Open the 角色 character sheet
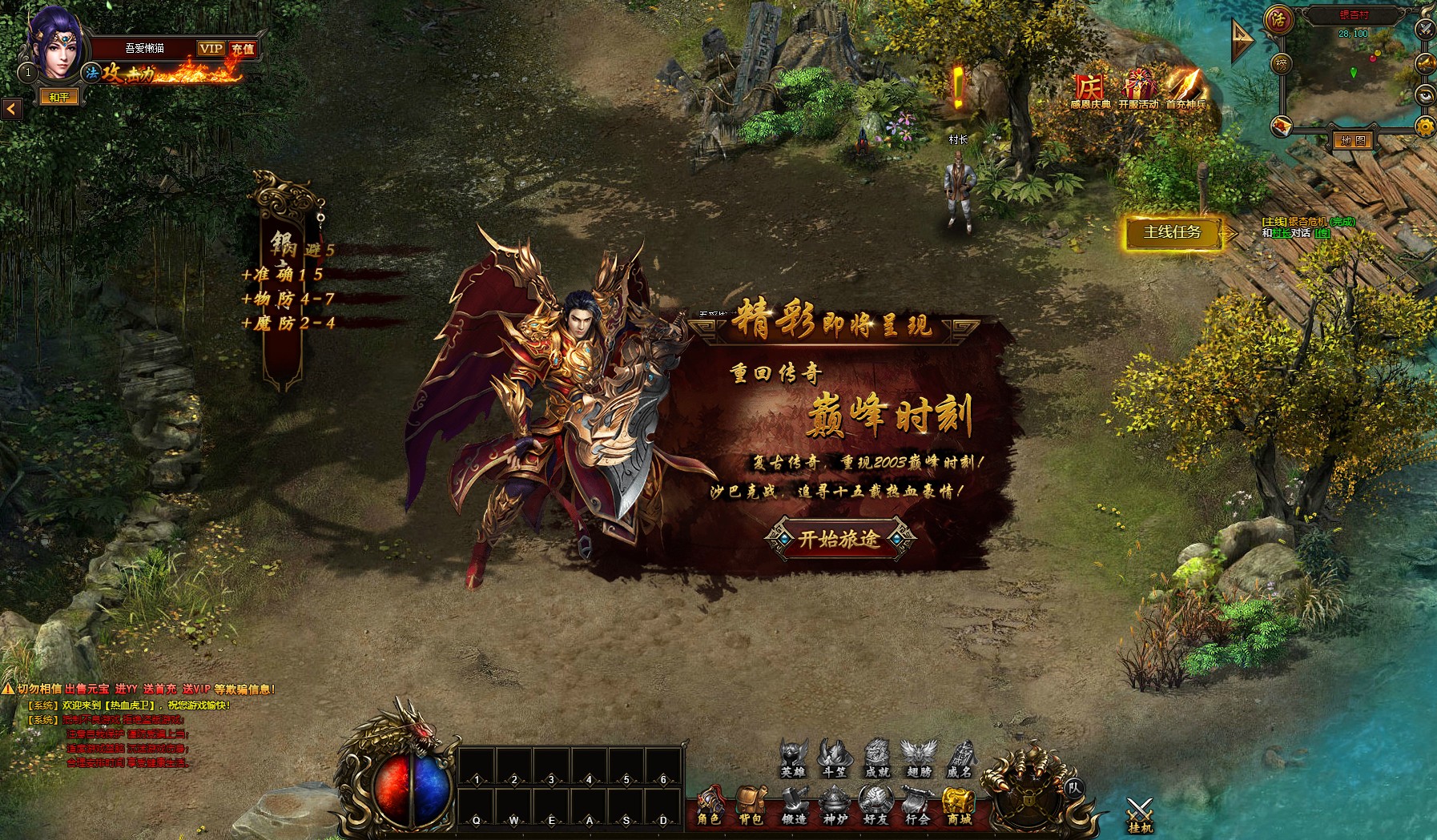The height and width of the screenshot is (840, 1437). tap(709, 804)
